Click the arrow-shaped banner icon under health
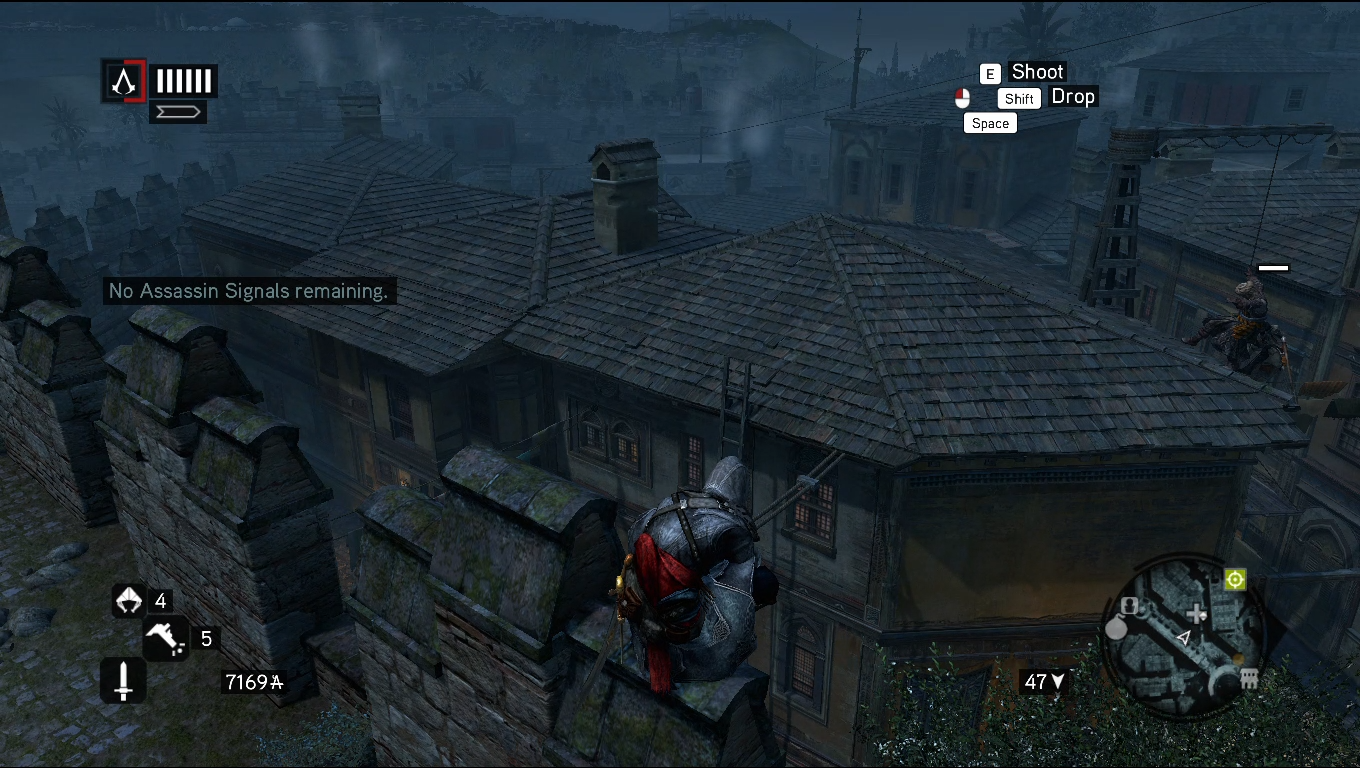The height and width of the screenshot is (768, 1360). pyautogui.click(x=178, y=111)
